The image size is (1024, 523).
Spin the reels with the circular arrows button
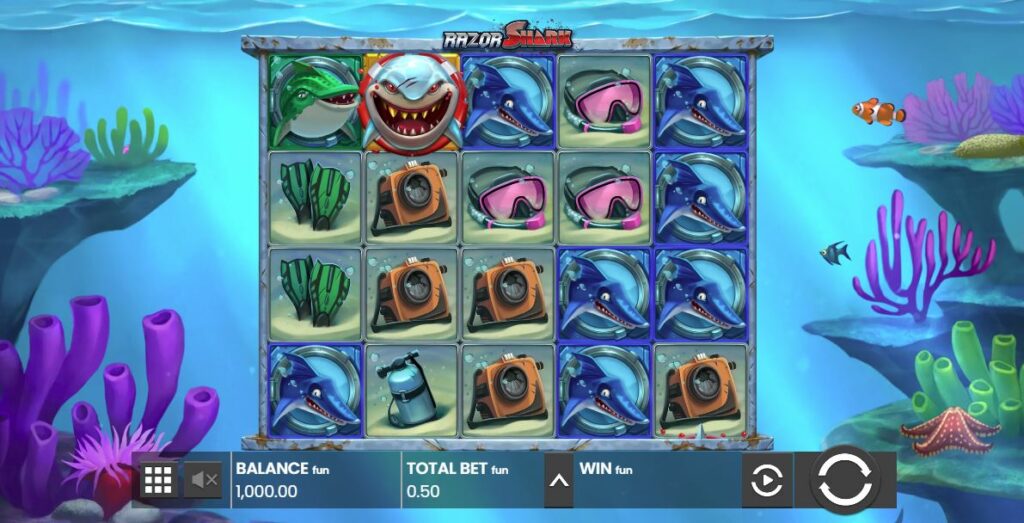pyautogui.click(x=845, y=481)
